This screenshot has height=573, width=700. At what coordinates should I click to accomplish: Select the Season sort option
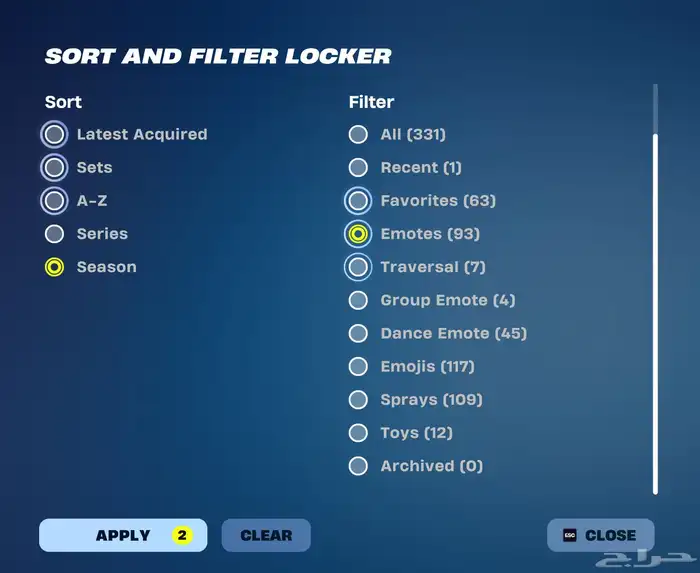pyautogui.click(x=55, y=267)
